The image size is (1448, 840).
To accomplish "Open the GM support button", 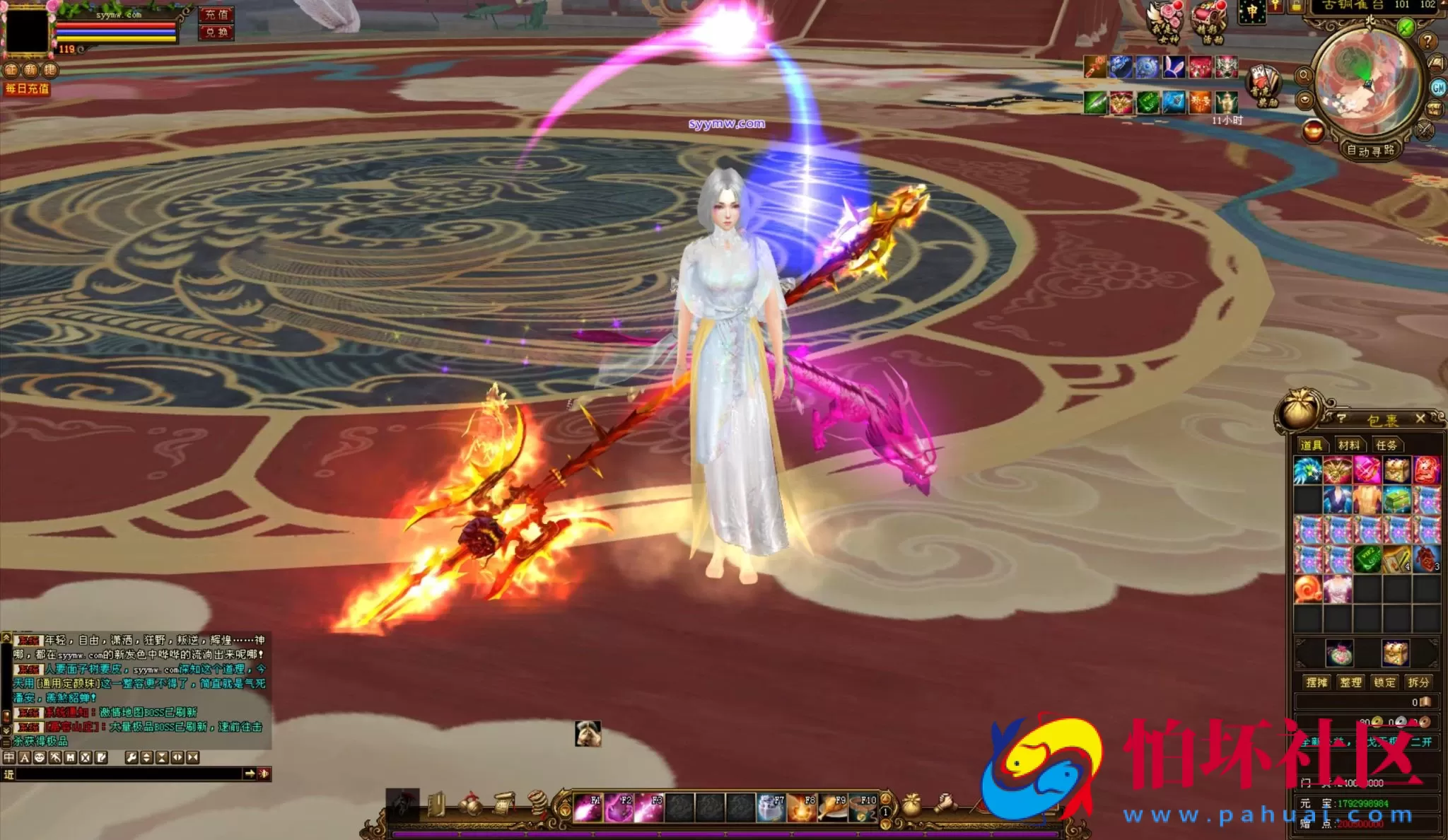I will (1438, 88).
